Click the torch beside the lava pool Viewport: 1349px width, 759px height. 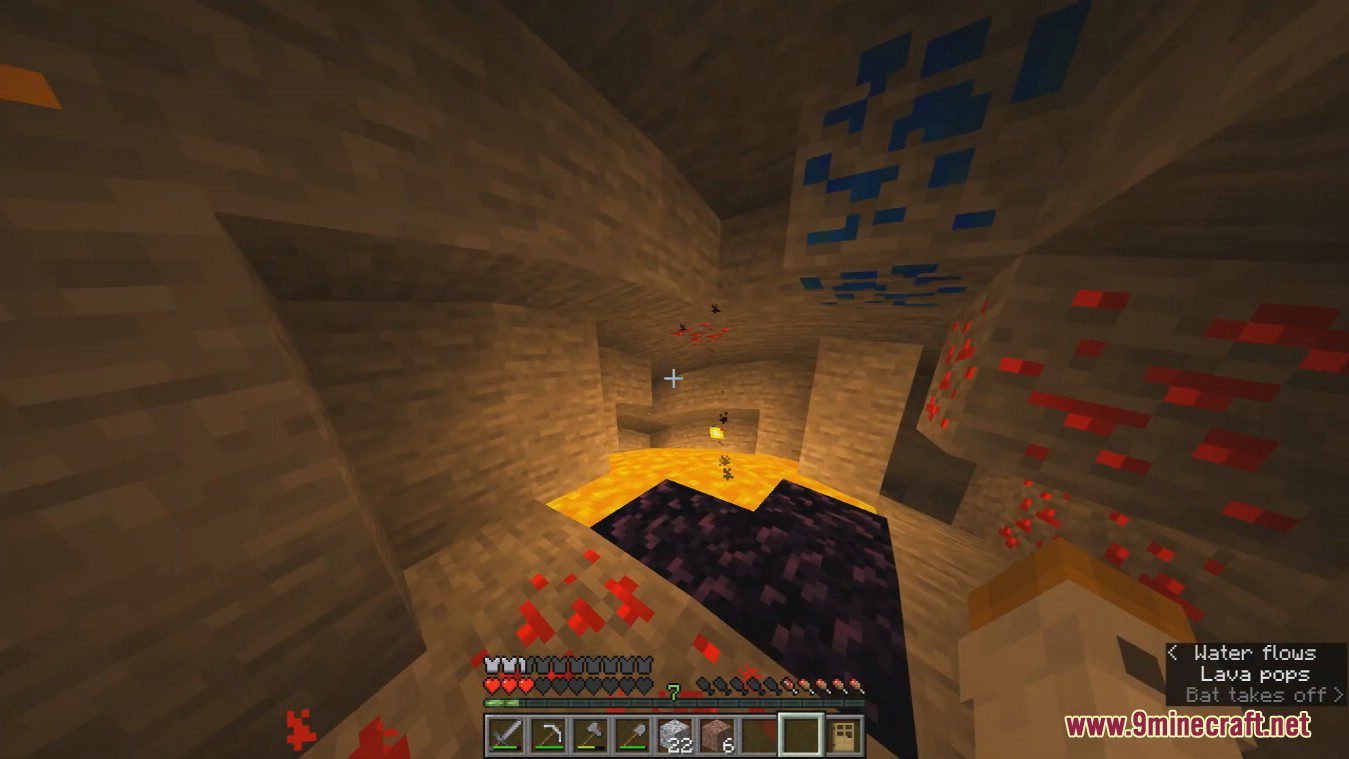[714, 431]
